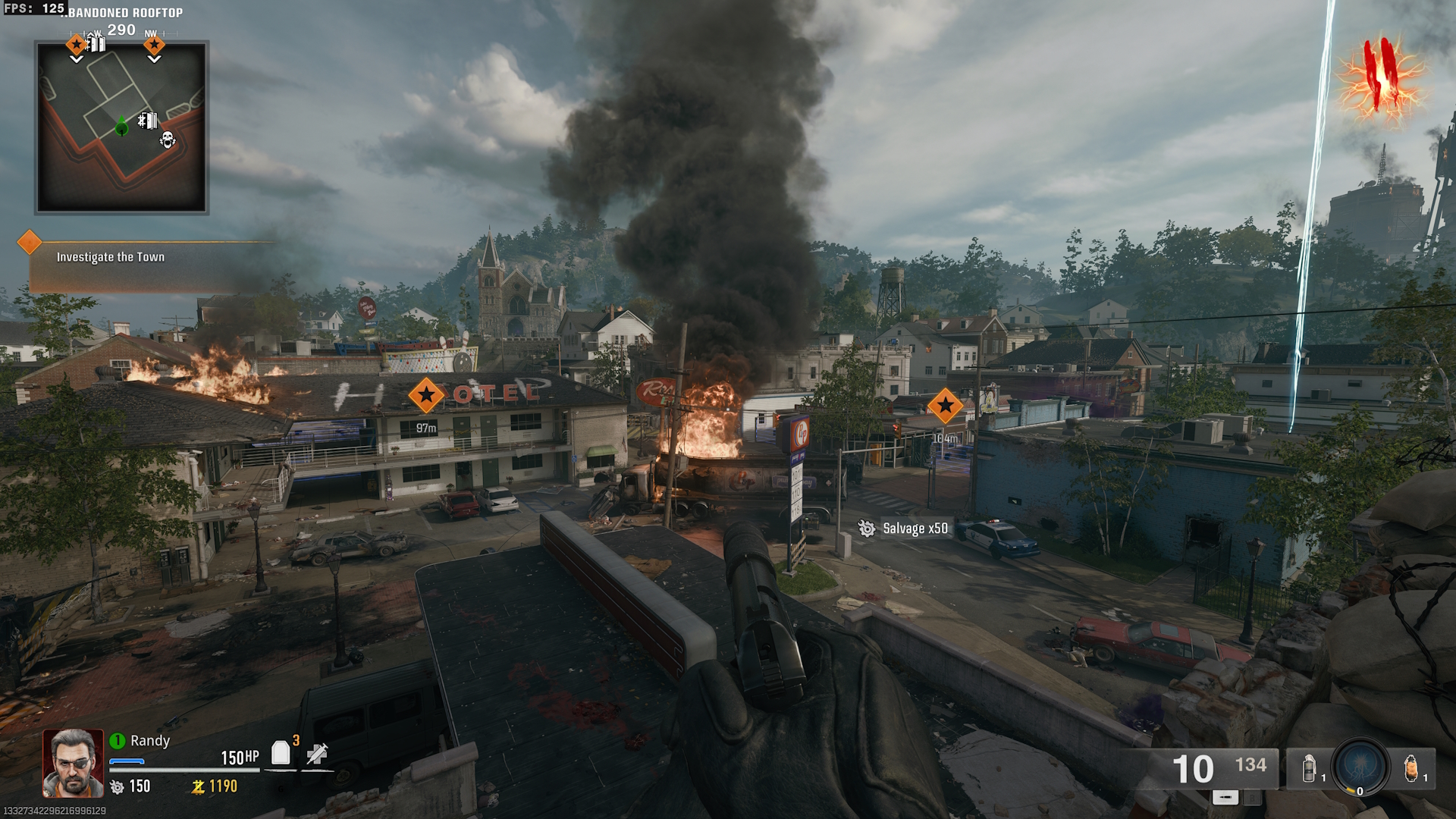Click the salvage gear currency icon
The height and width of the screenshot is (819, 1456).
tap(117, 787)
